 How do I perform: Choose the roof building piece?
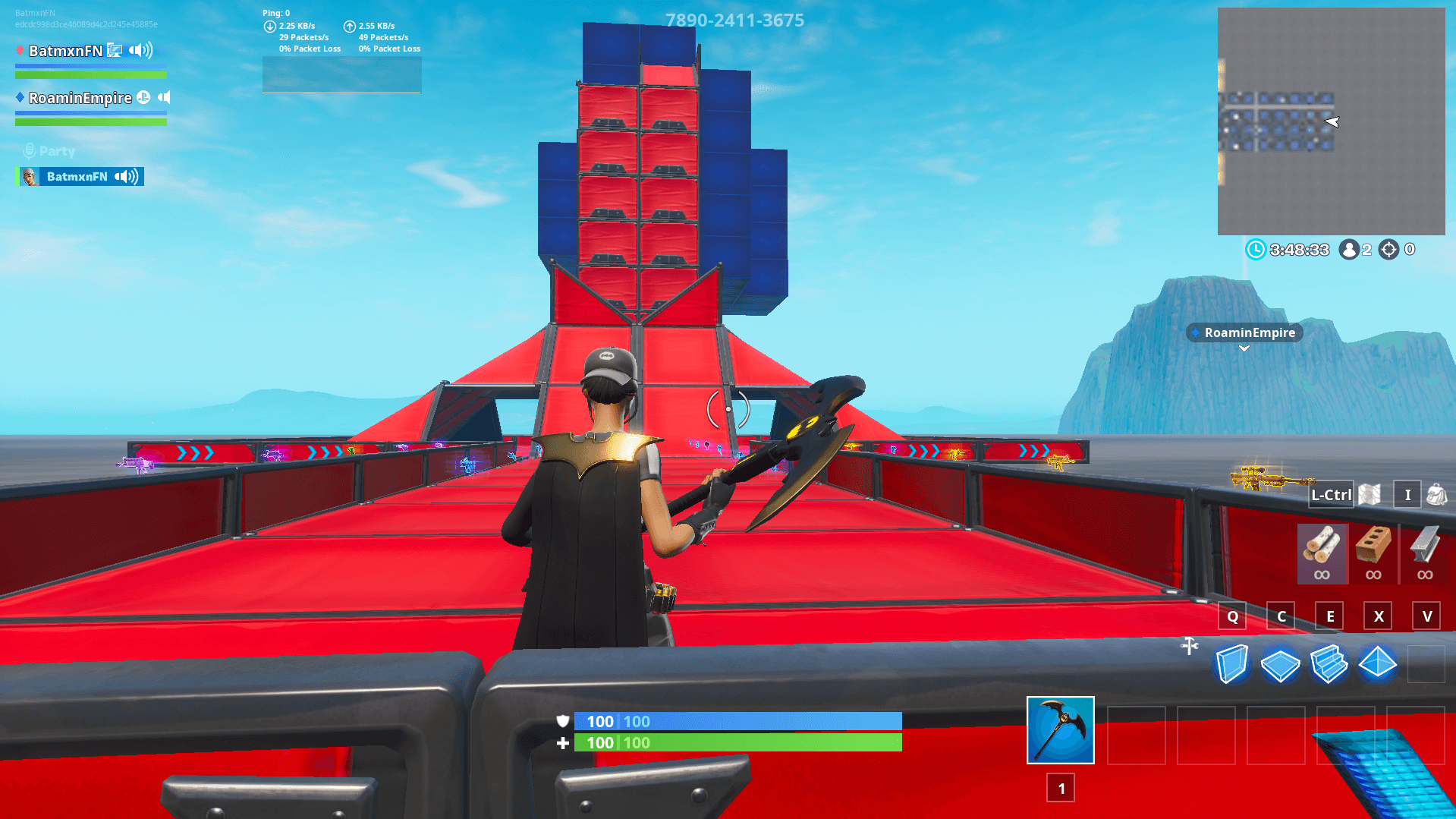(1378, 663)
